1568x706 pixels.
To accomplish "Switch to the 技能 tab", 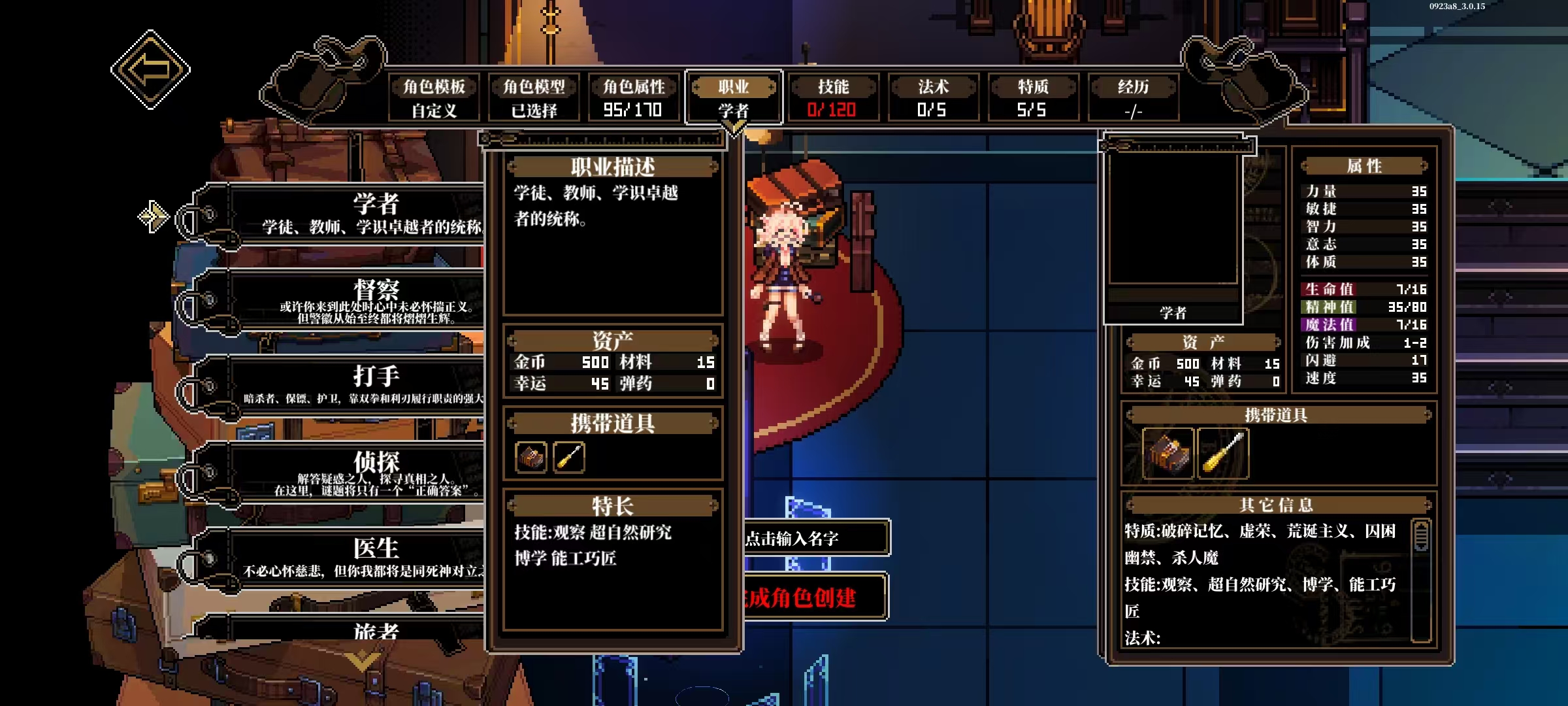I will tap(833, 97).
